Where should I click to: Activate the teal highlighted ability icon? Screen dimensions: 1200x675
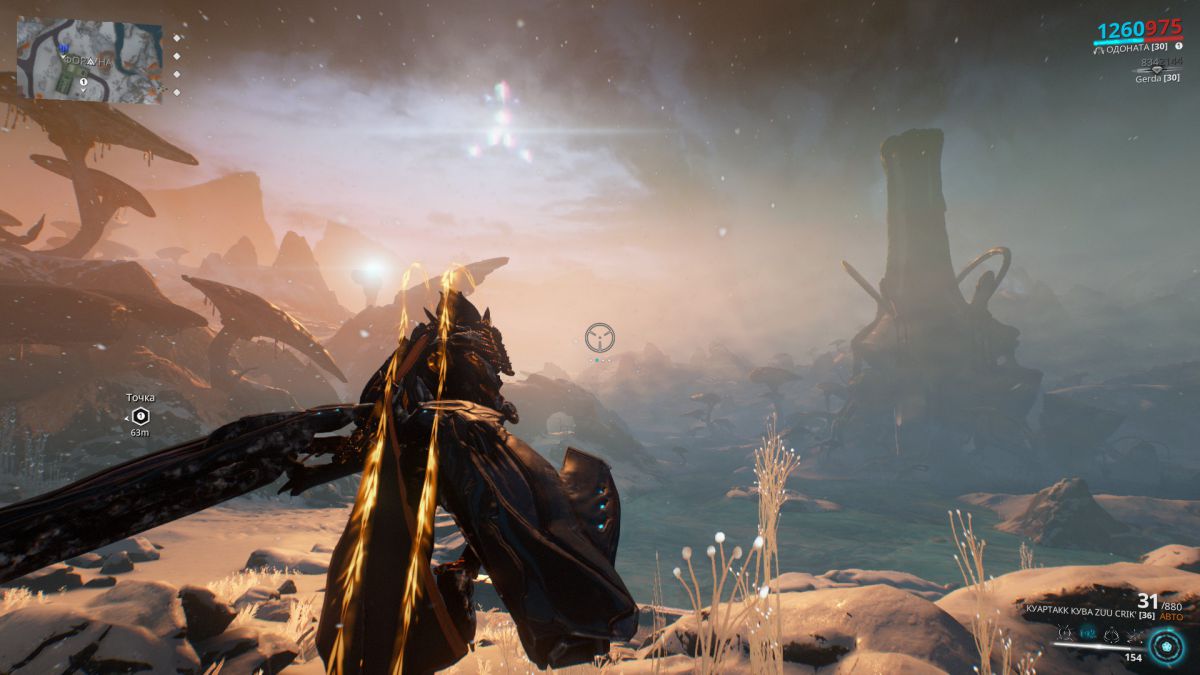coord(1089,634)
